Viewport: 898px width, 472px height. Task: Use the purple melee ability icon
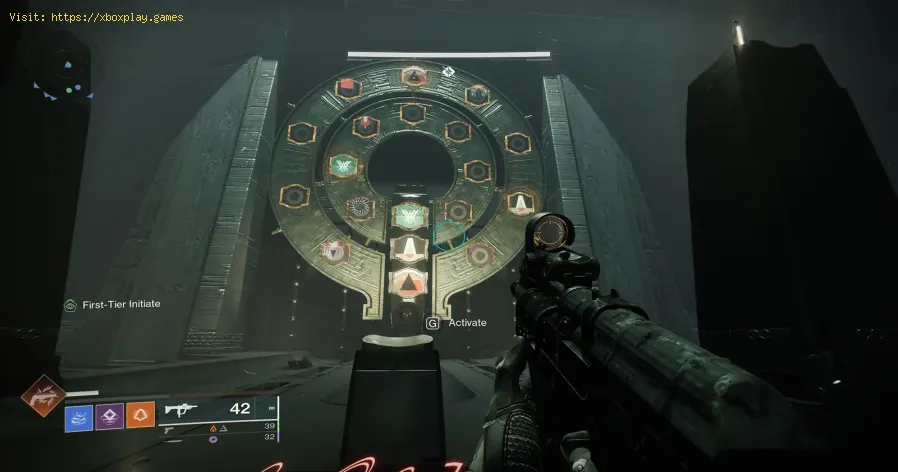pos(109,414)
